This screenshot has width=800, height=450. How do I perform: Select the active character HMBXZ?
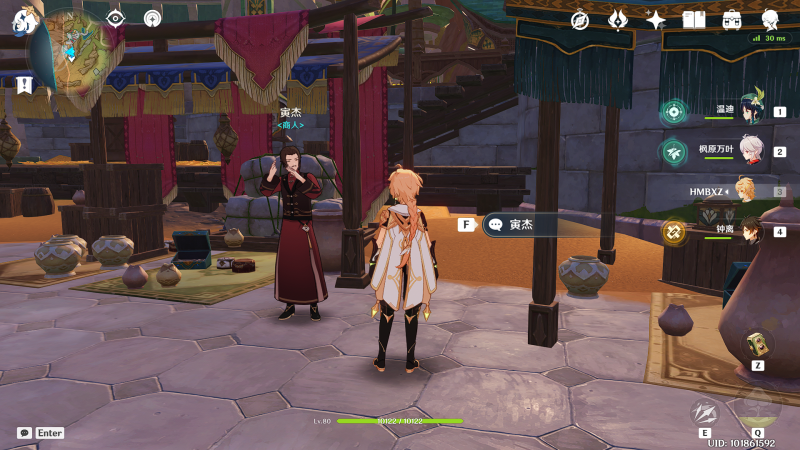(745, 191)
